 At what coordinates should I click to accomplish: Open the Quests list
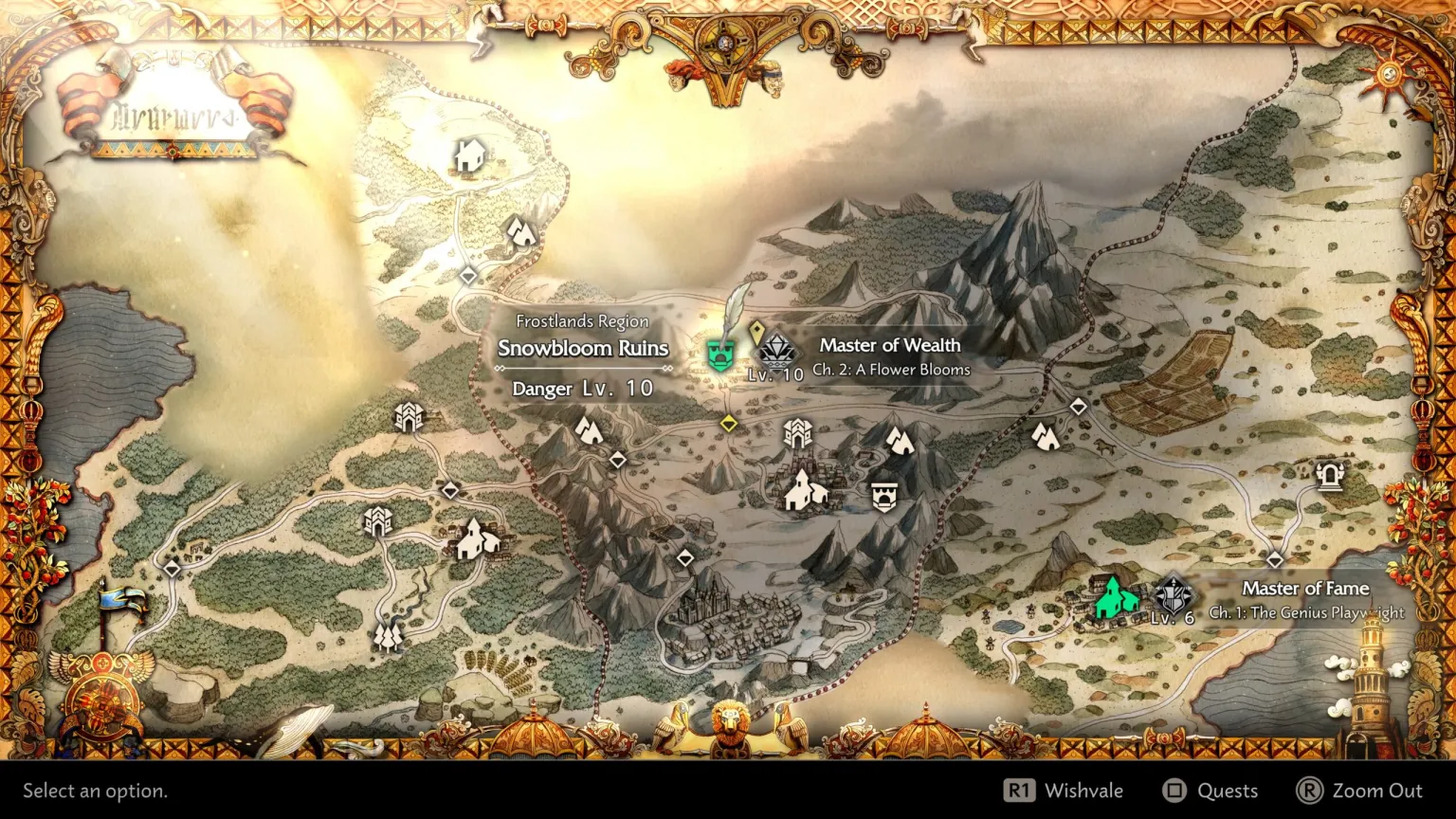(x=1210, y=791)
